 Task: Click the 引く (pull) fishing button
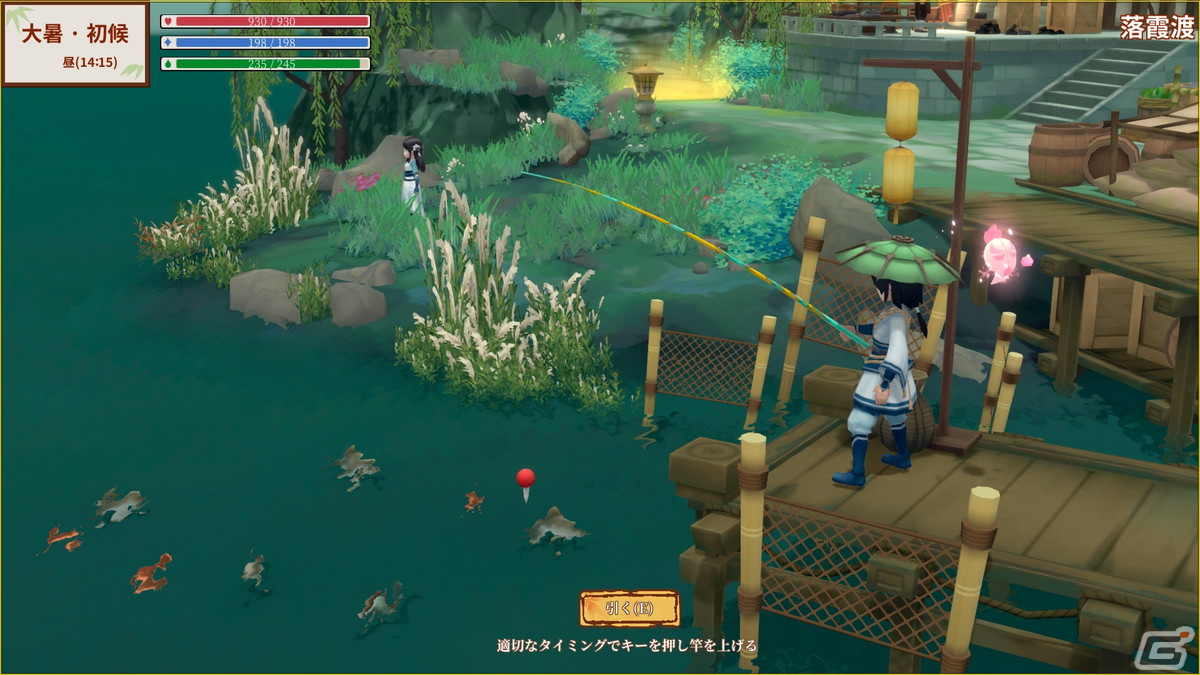tap(629, 608)
